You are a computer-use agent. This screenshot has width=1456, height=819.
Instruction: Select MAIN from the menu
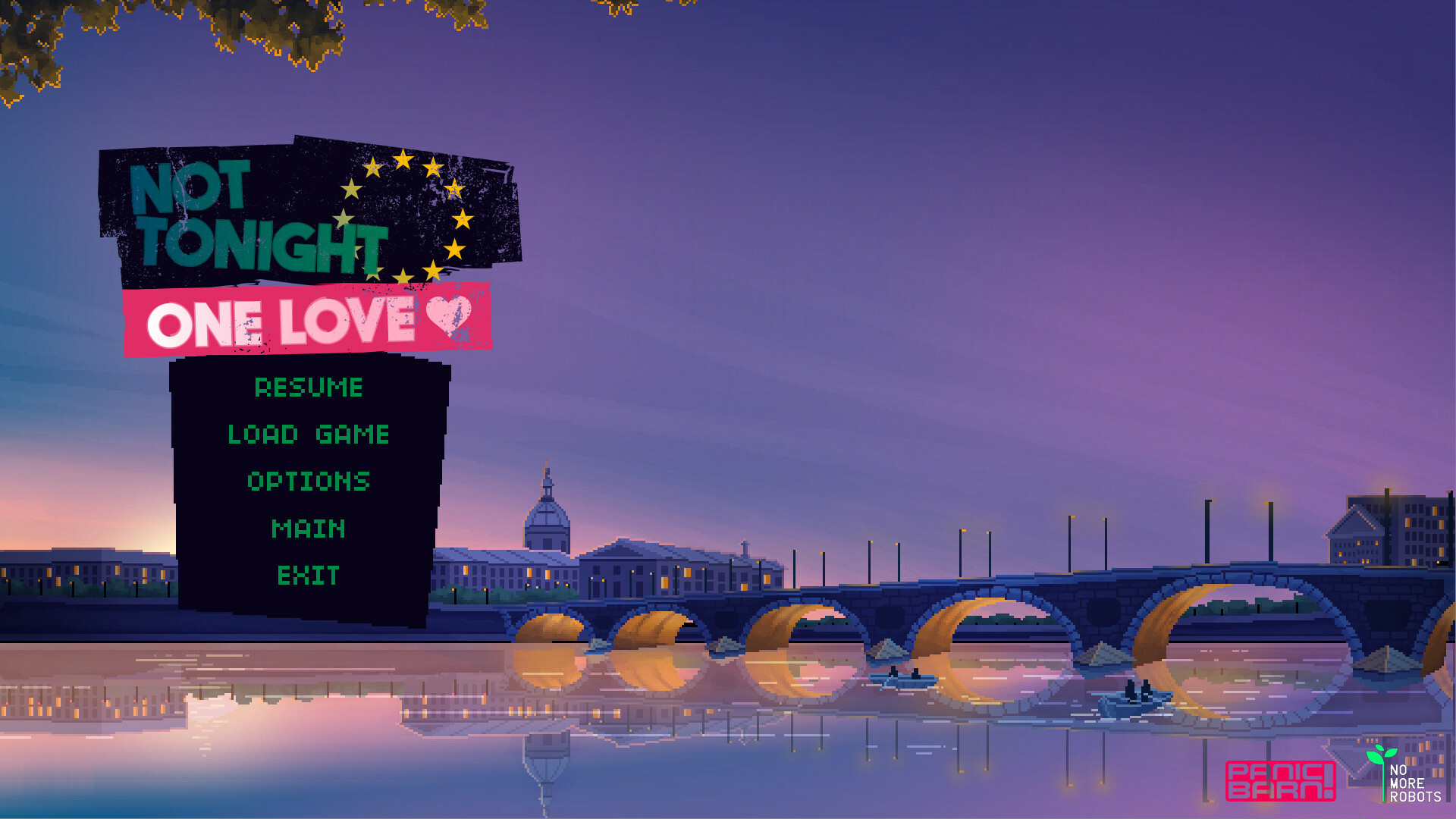(308, 529)
